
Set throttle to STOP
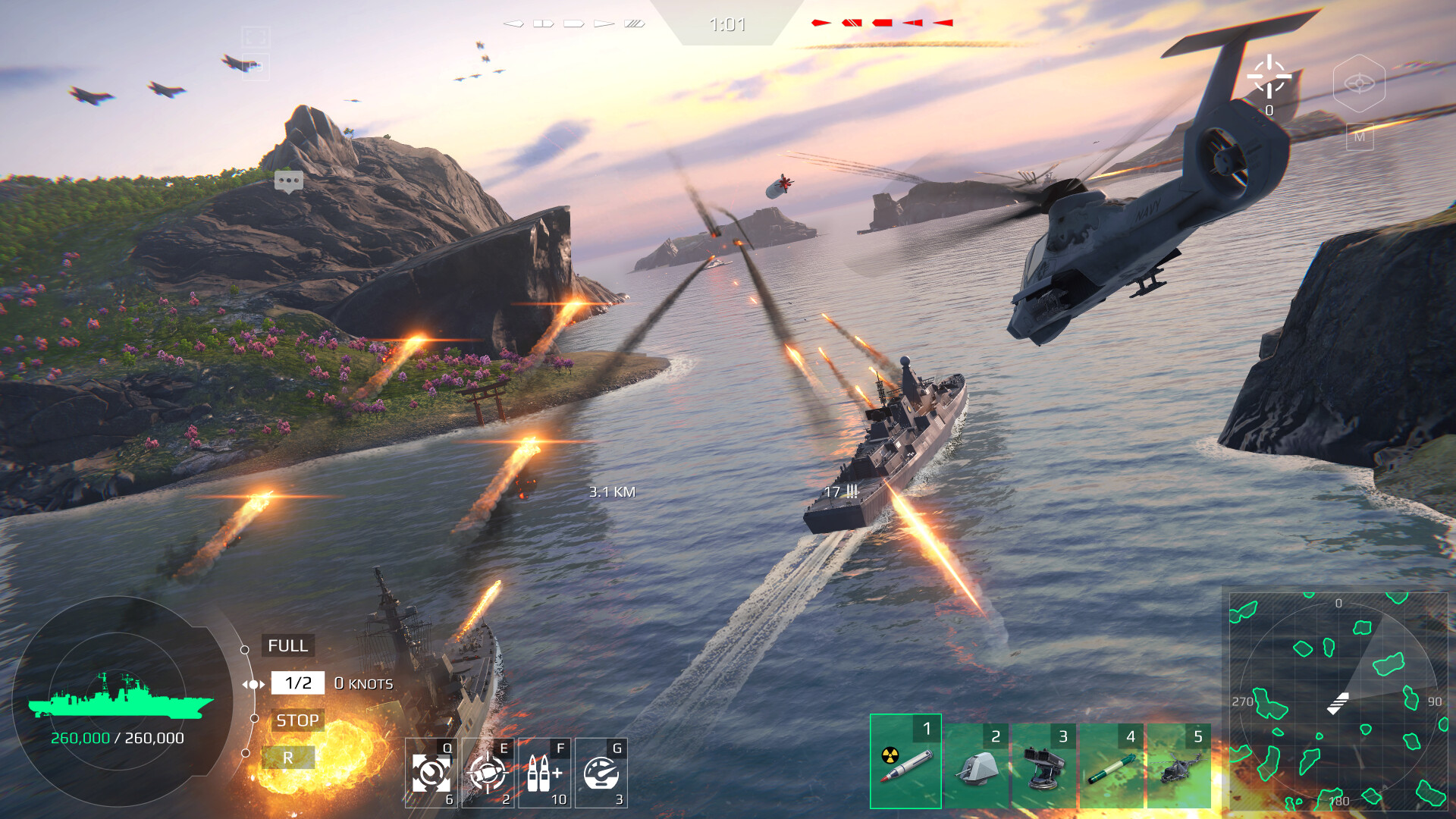click(x=297, y=720)
